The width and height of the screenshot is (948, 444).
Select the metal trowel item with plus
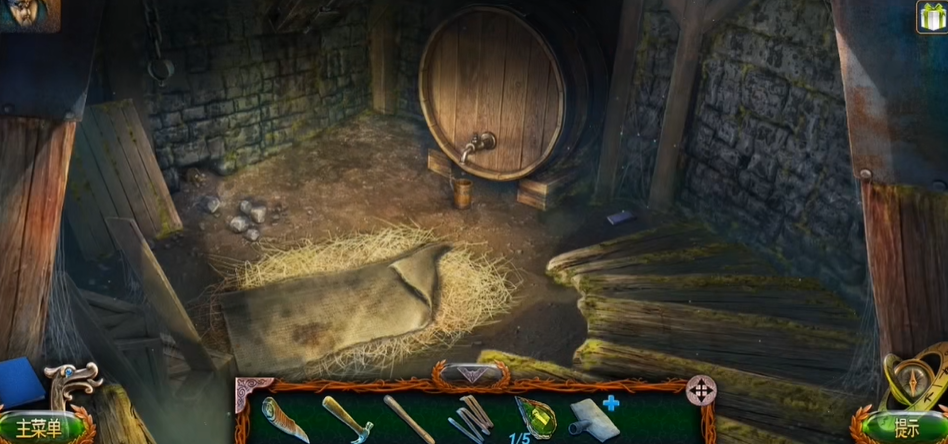(594, 417)
